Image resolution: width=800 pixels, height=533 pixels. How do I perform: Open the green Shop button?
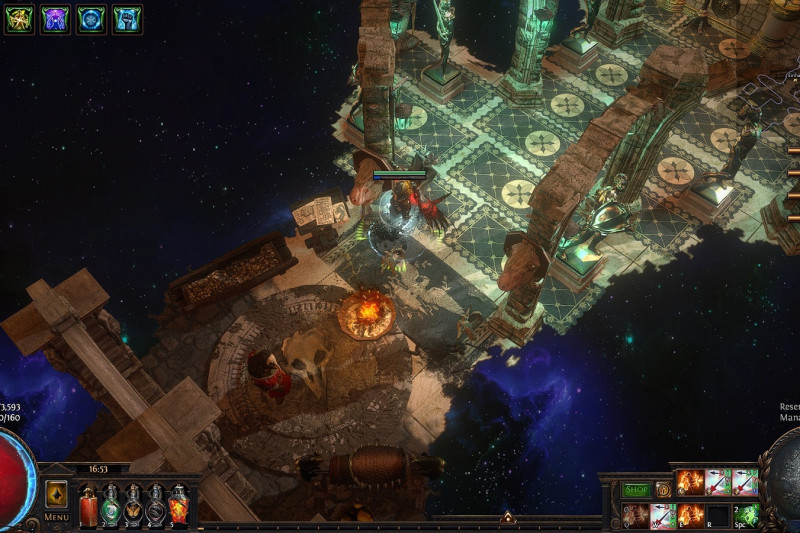[x=636, y=490]
